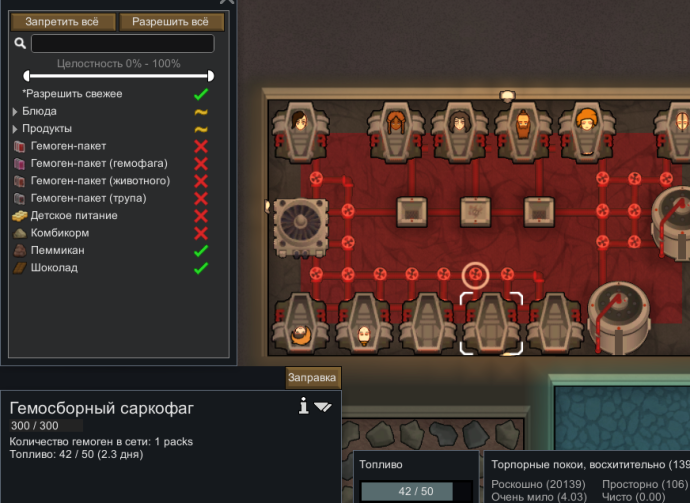Screen dimensions: 690x503
Task: Expand the Продукты category arrow
Action: [x=15, y=129]
